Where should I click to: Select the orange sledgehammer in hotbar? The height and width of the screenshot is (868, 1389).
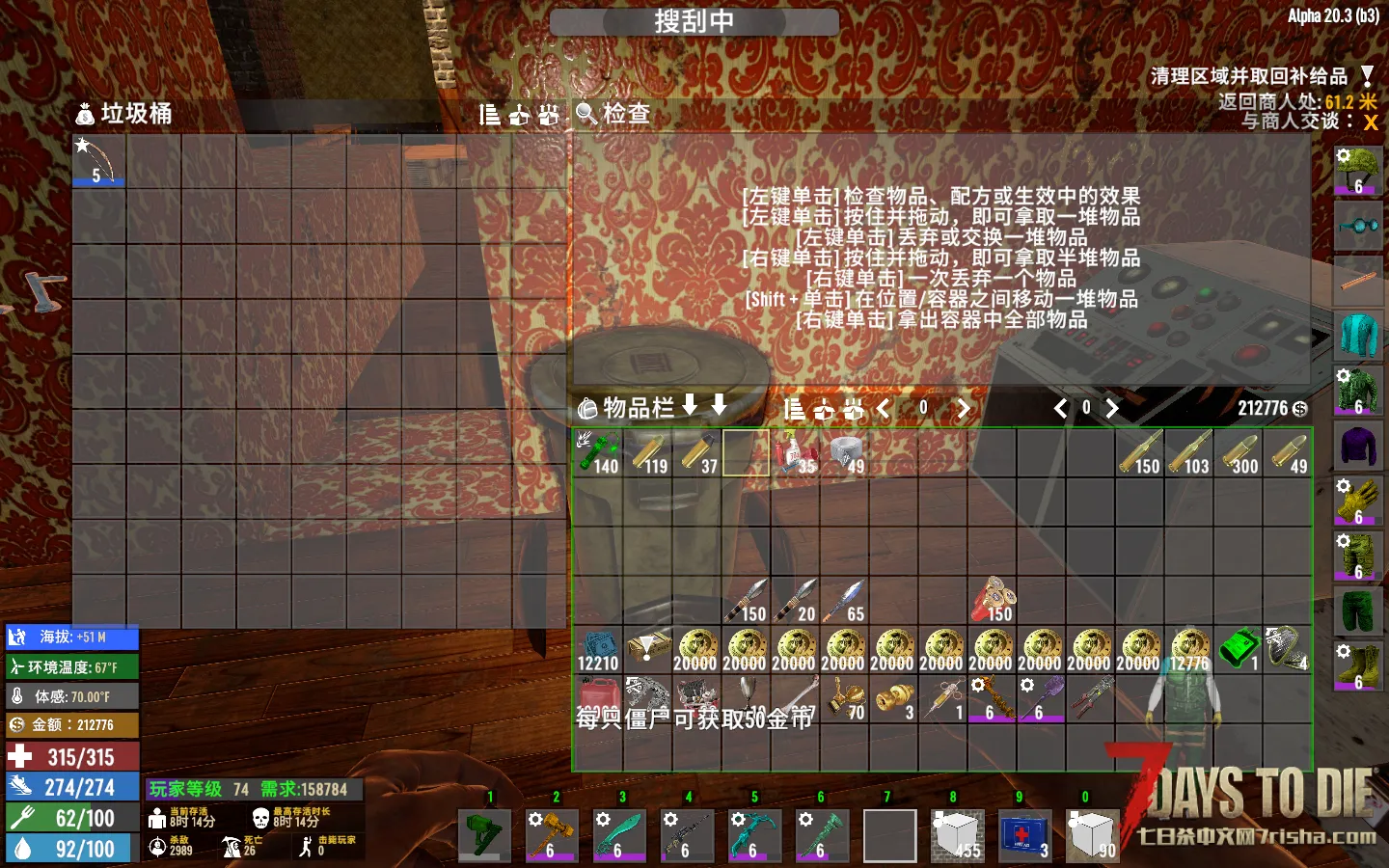click(552, 835)
